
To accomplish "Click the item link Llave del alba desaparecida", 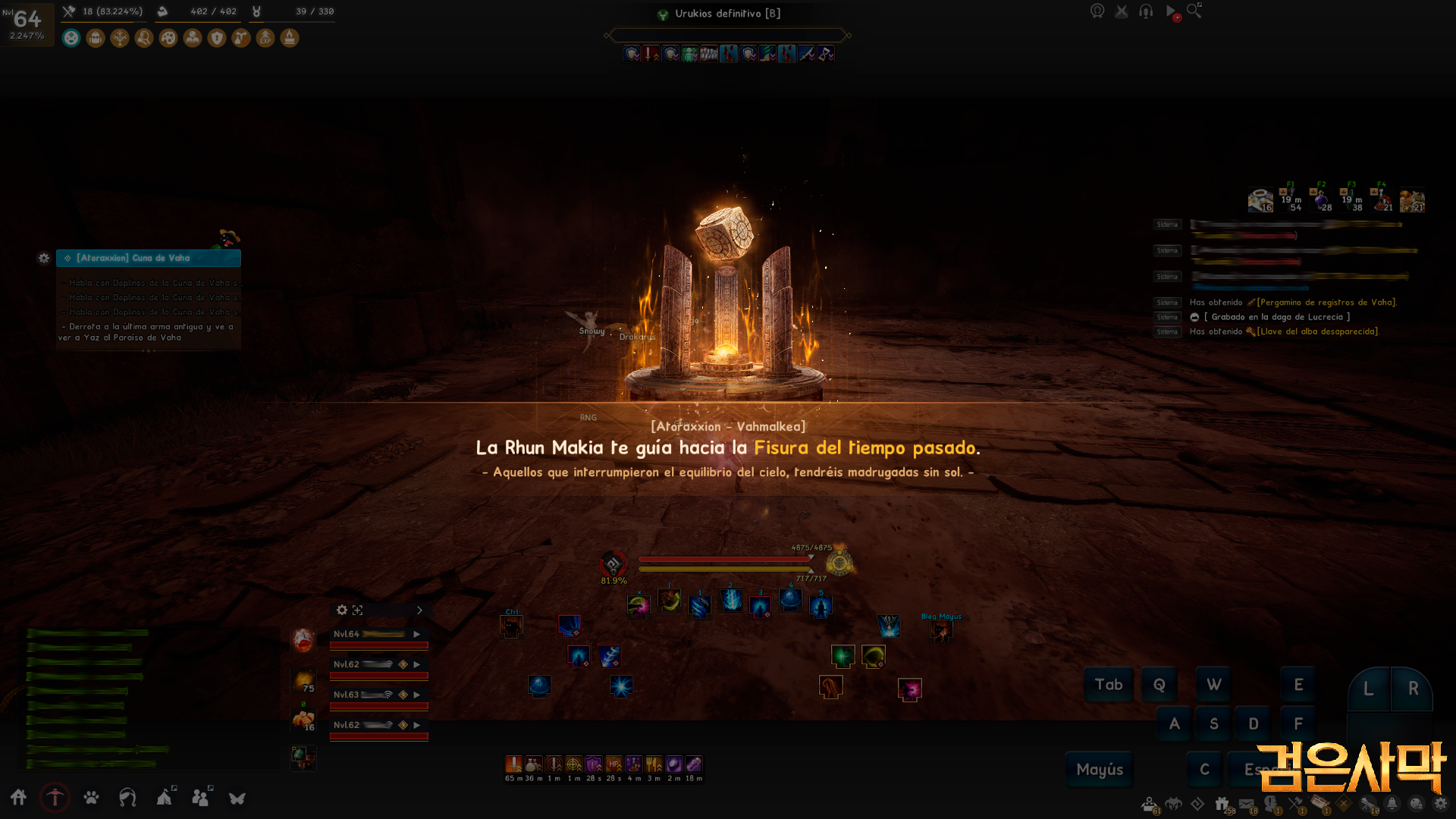I will (1316, 331).
